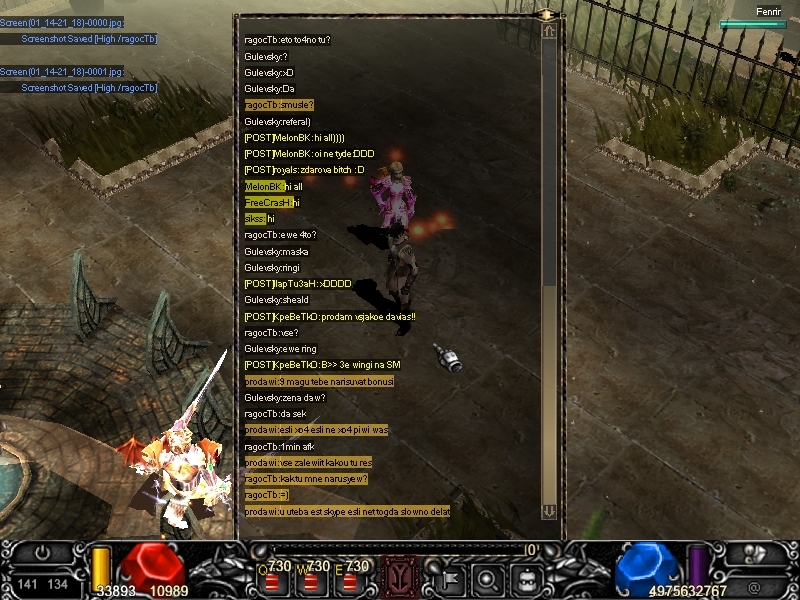Open the magnifier icon window
800x600 pixels.
[487, 578]
